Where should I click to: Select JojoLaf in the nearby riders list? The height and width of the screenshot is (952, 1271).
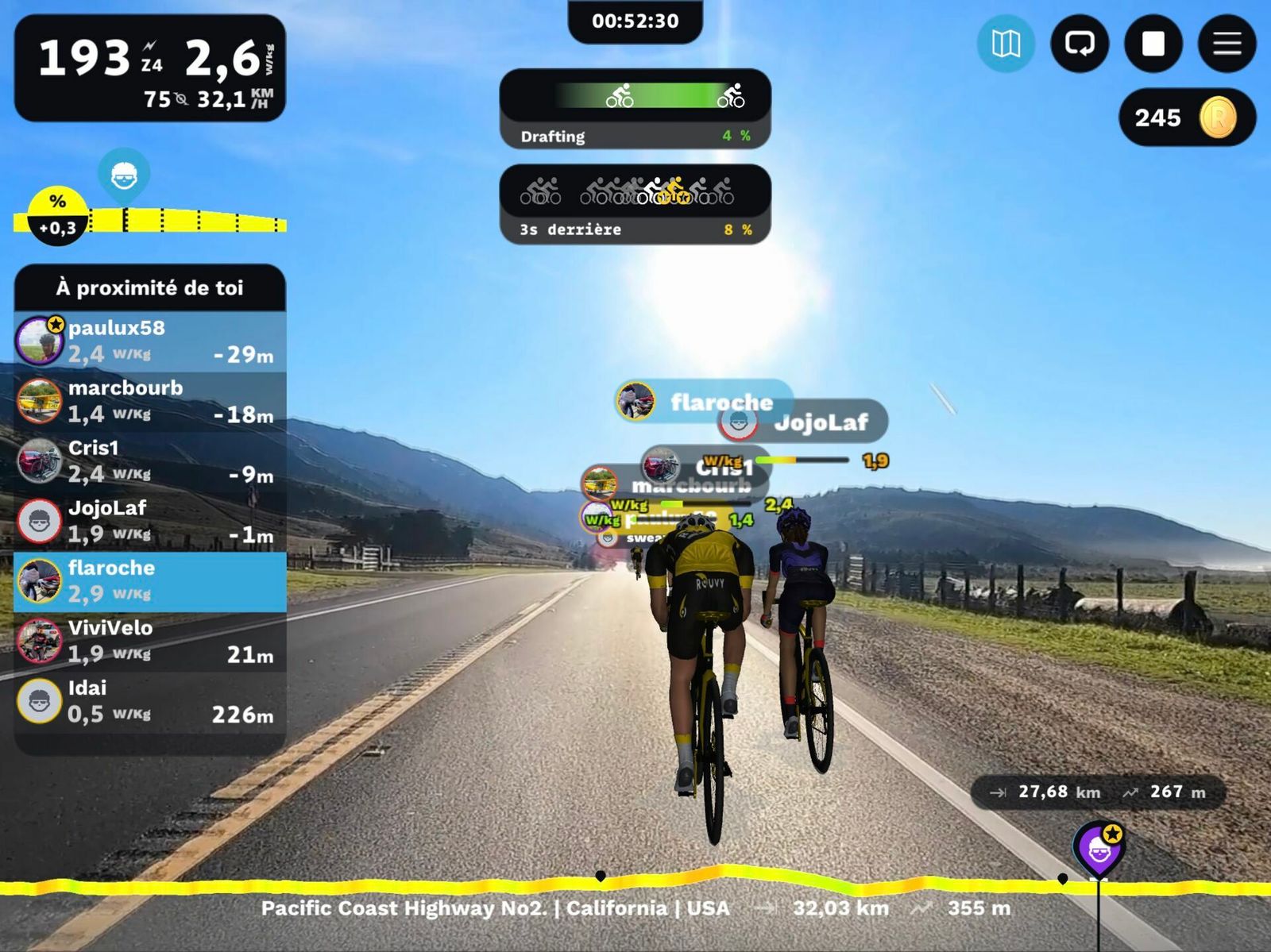[x=150, y=521]
